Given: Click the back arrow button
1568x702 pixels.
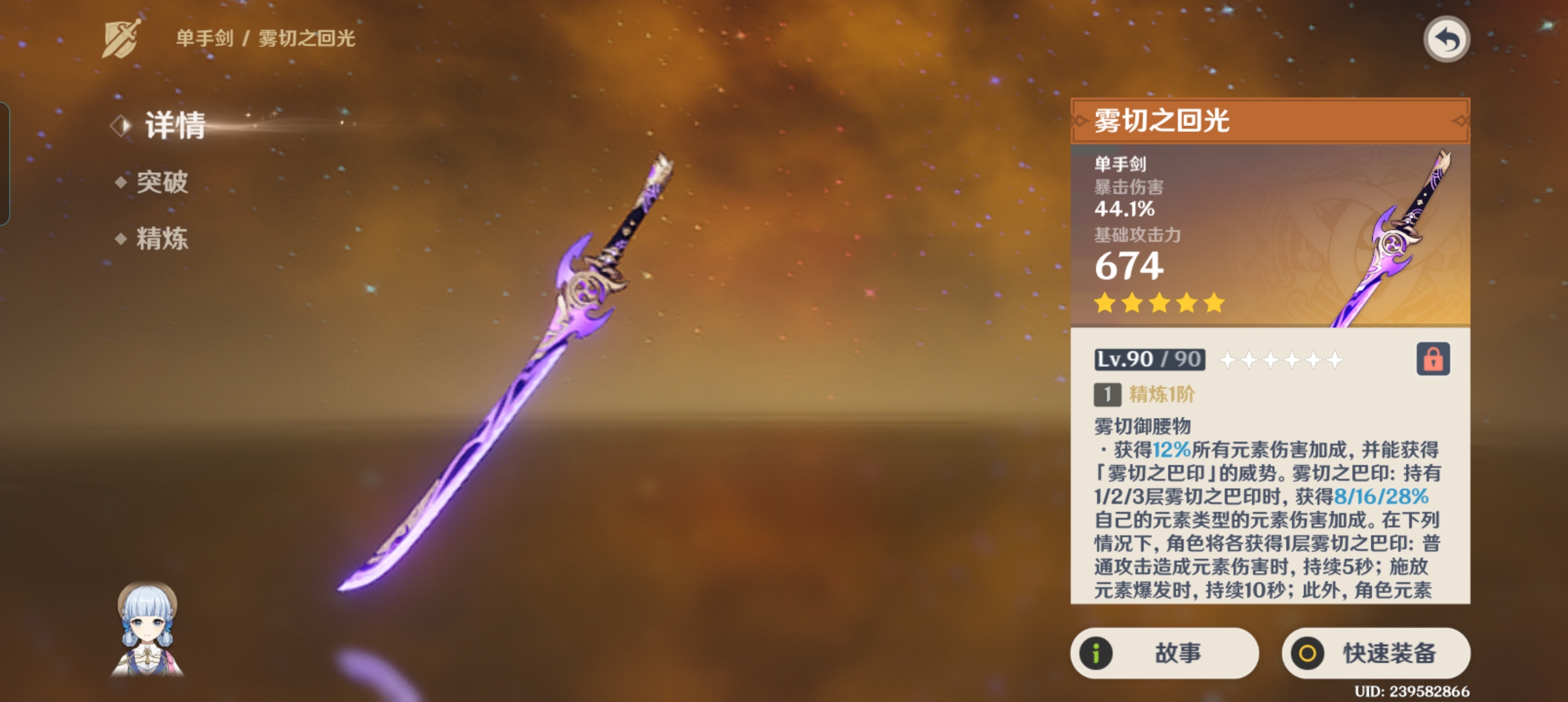Looking at the screenshot, I should point(1446,40).
